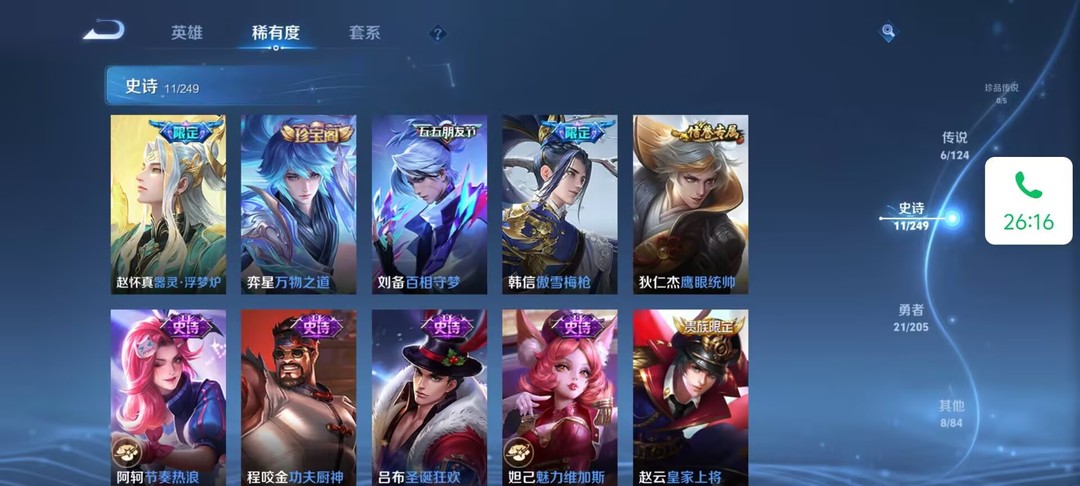Select the 稀有度 tab
The image size is (1080, 486).
click(x=276, y=33)
